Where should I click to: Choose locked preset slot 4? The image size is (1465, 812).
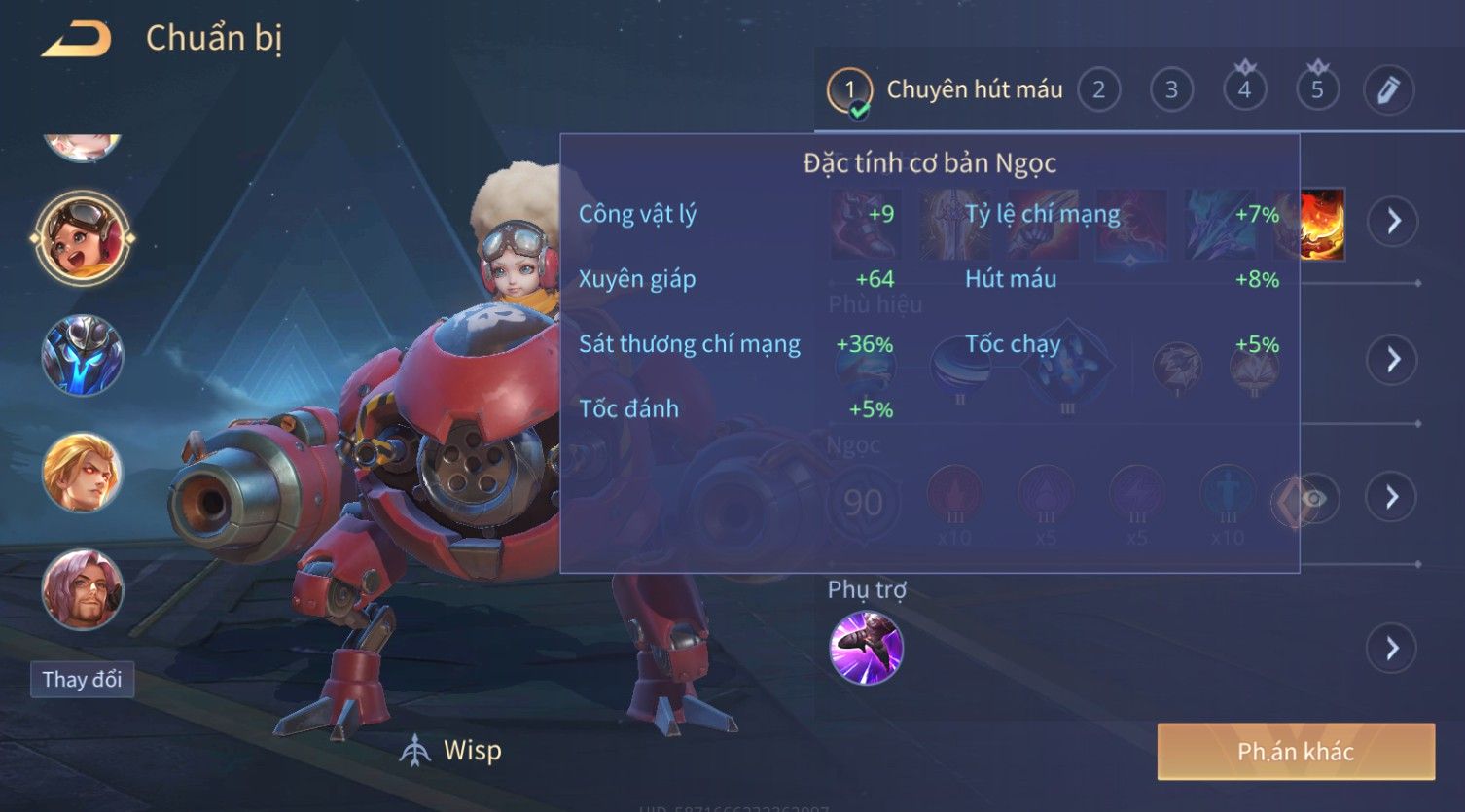click(x=1244, y=90)
